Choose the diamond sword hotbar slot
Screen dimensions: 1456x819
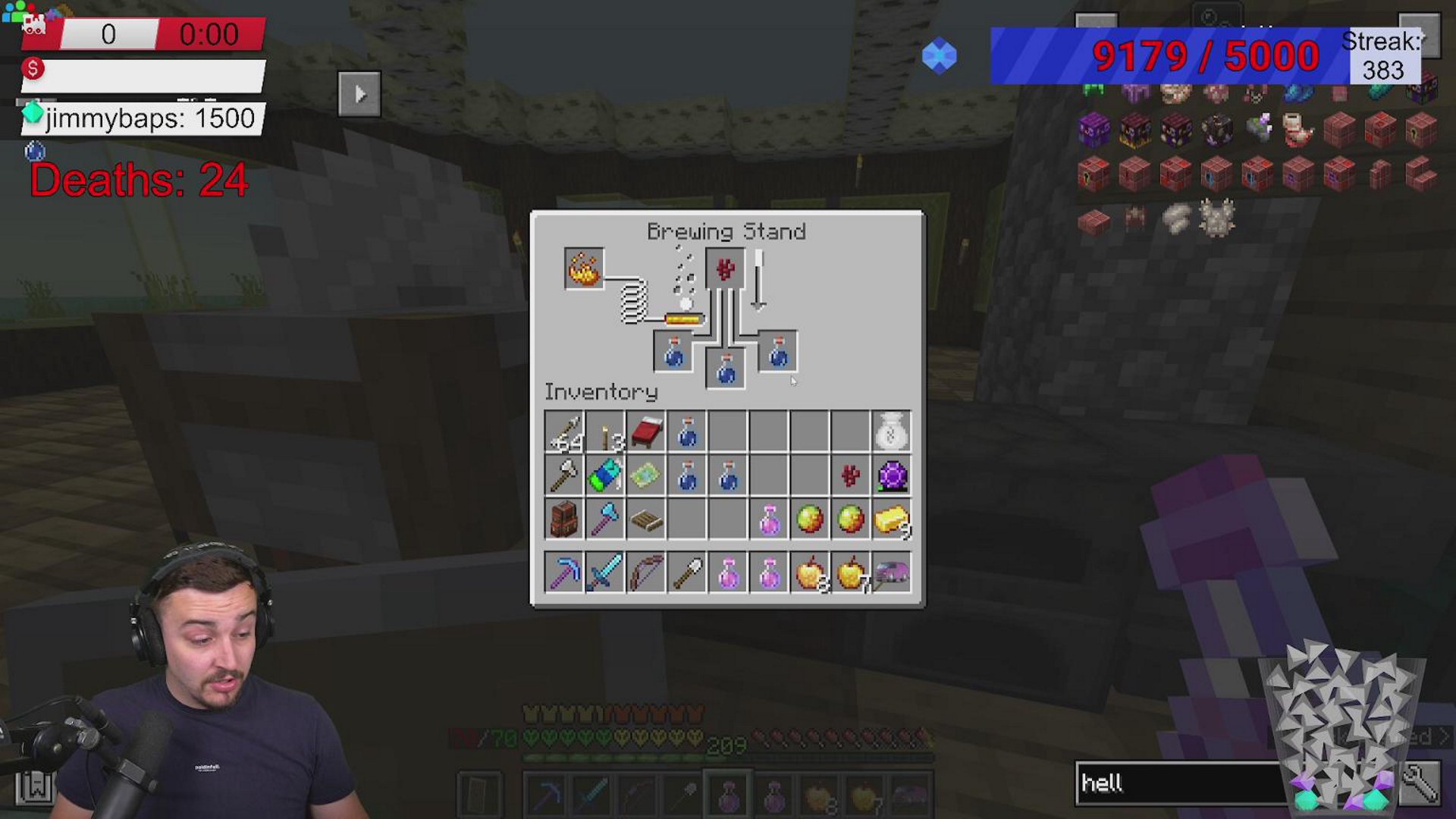(x=605, y=573)
